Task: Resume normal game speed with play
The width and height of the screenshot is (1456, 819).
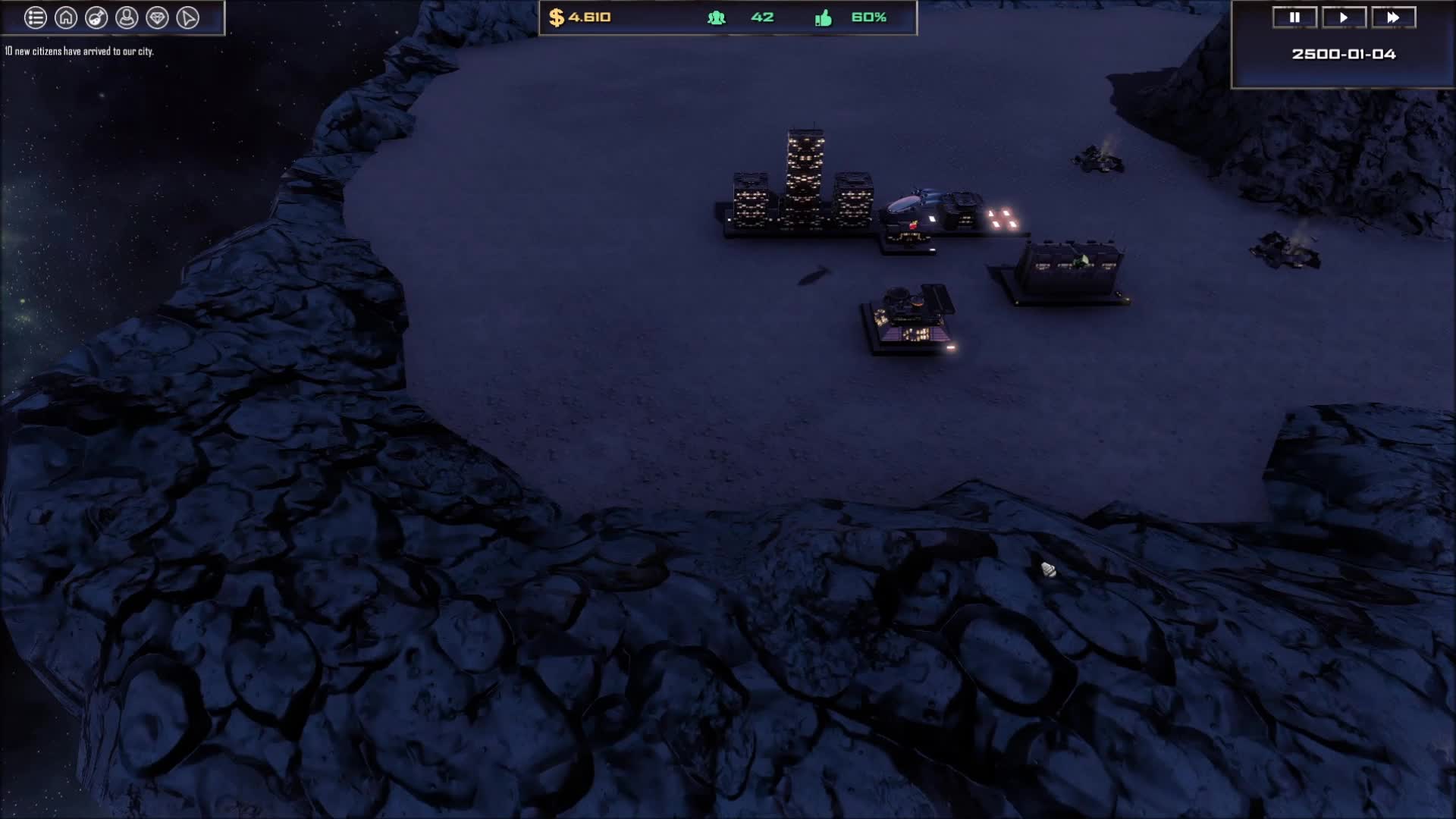Action: point(1345,17)
